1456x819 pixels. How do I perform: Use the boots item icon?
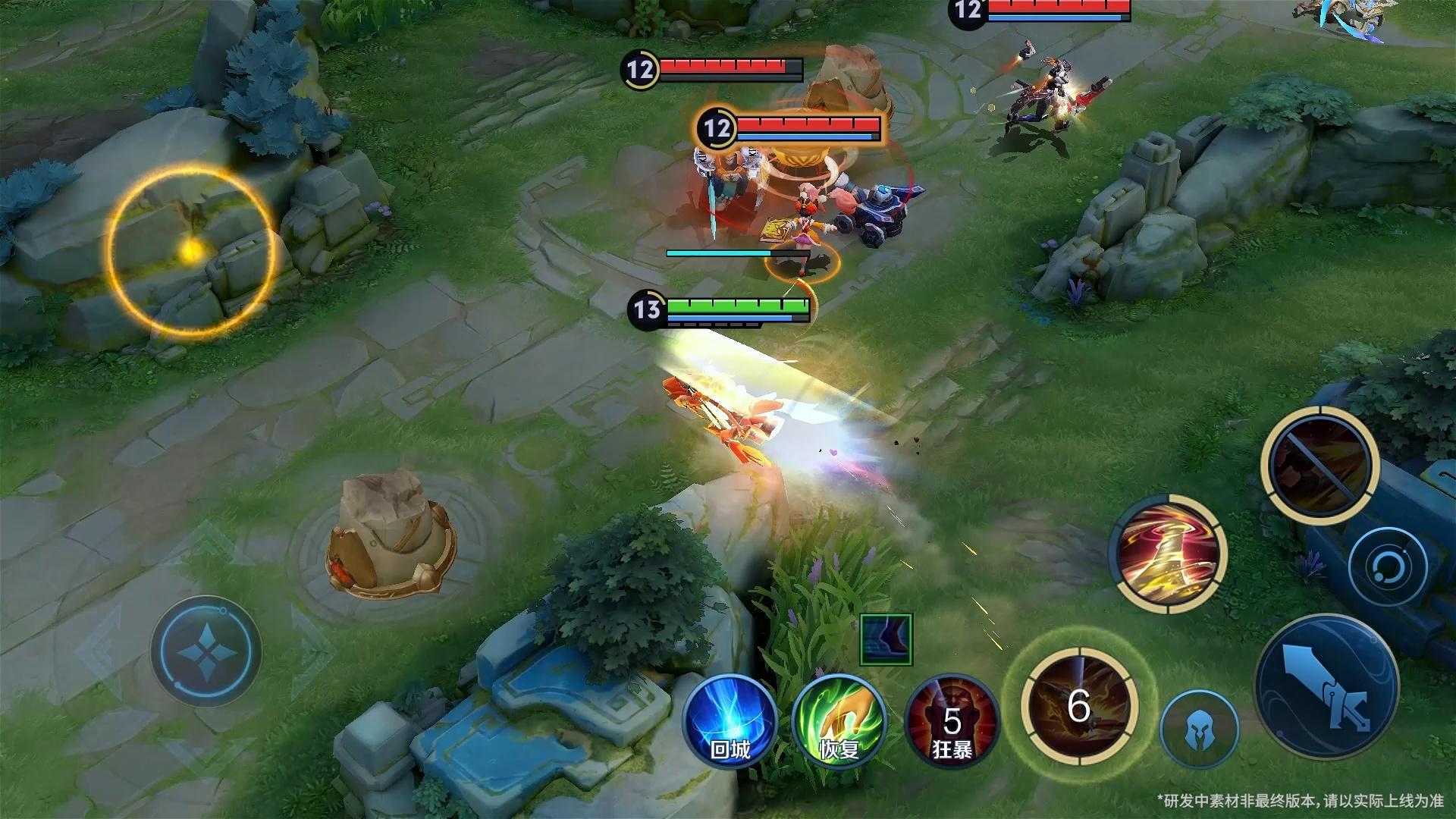pos(886,639)
